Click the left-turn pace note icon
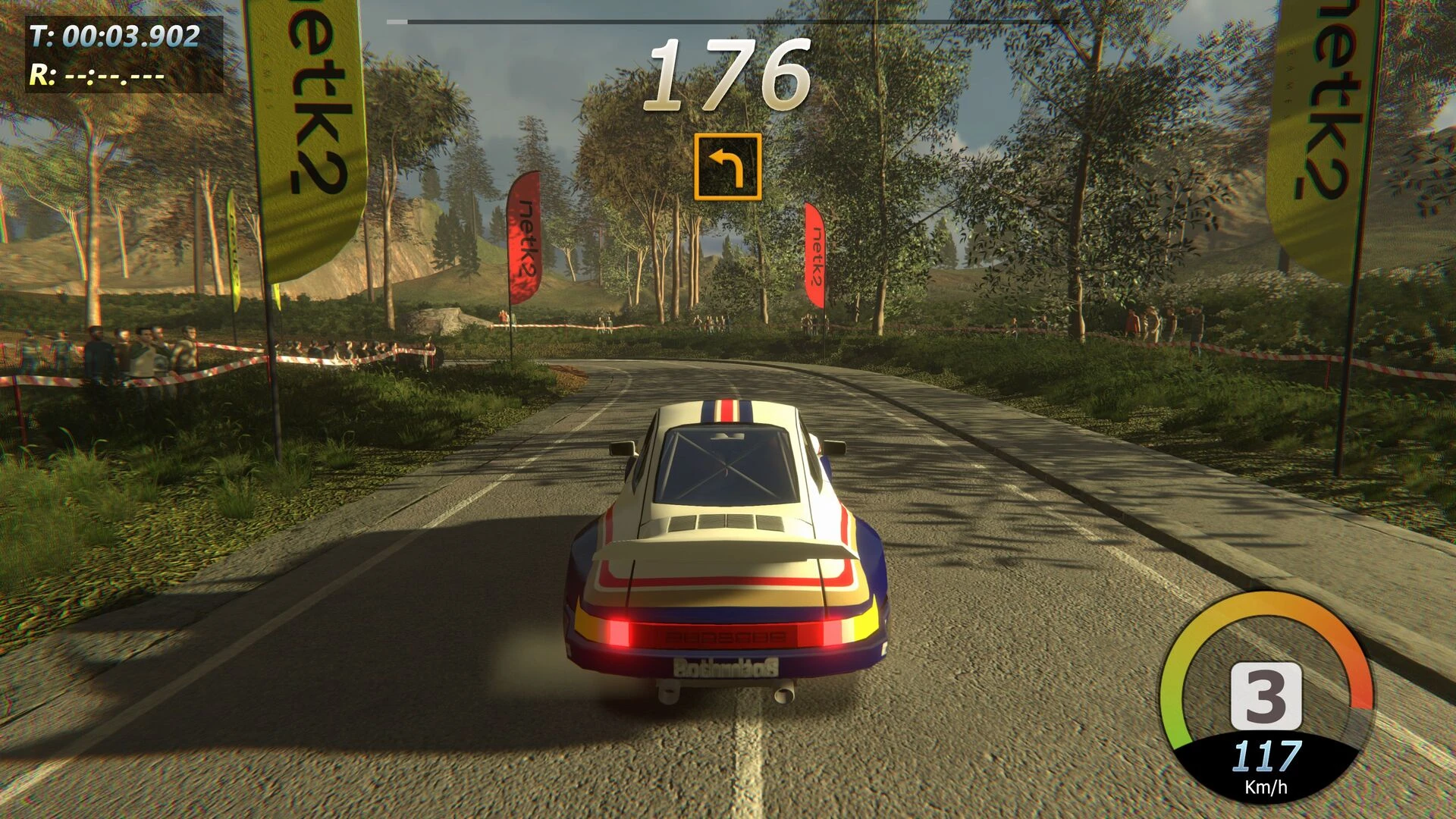Image resolution: width=1456 pixels, height=819 pixels. pyautogui.click(x=727, y=167)
